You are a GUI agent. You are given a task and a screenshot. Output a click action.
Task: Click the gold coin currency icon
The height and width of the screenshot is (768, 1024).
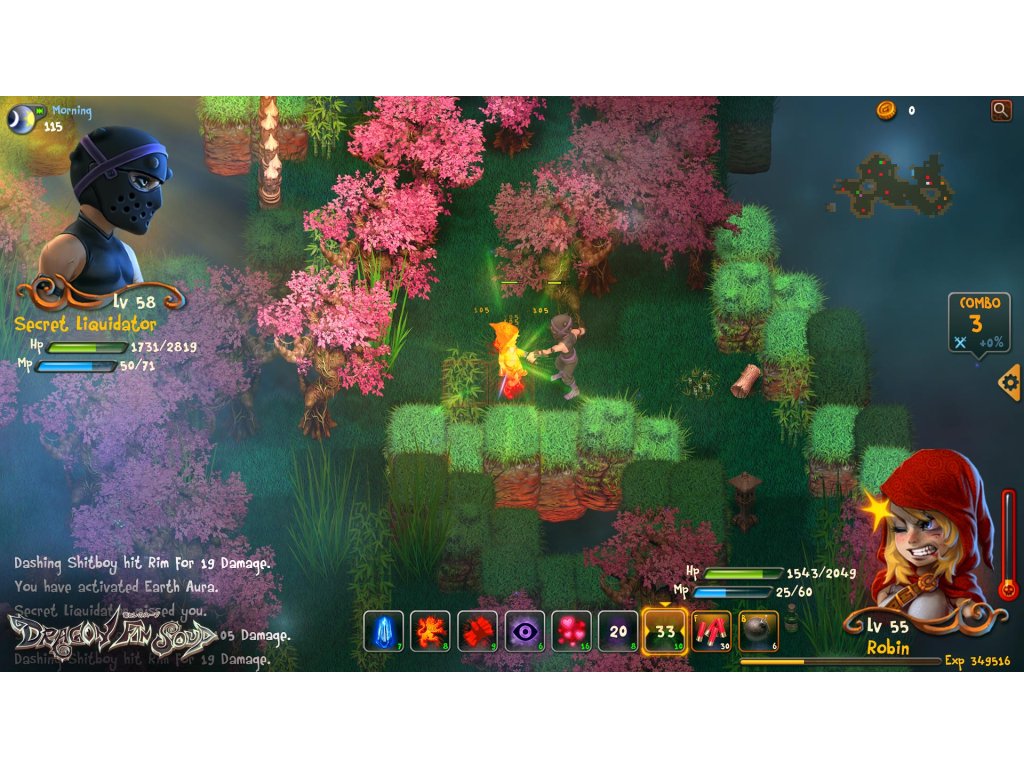886,110
